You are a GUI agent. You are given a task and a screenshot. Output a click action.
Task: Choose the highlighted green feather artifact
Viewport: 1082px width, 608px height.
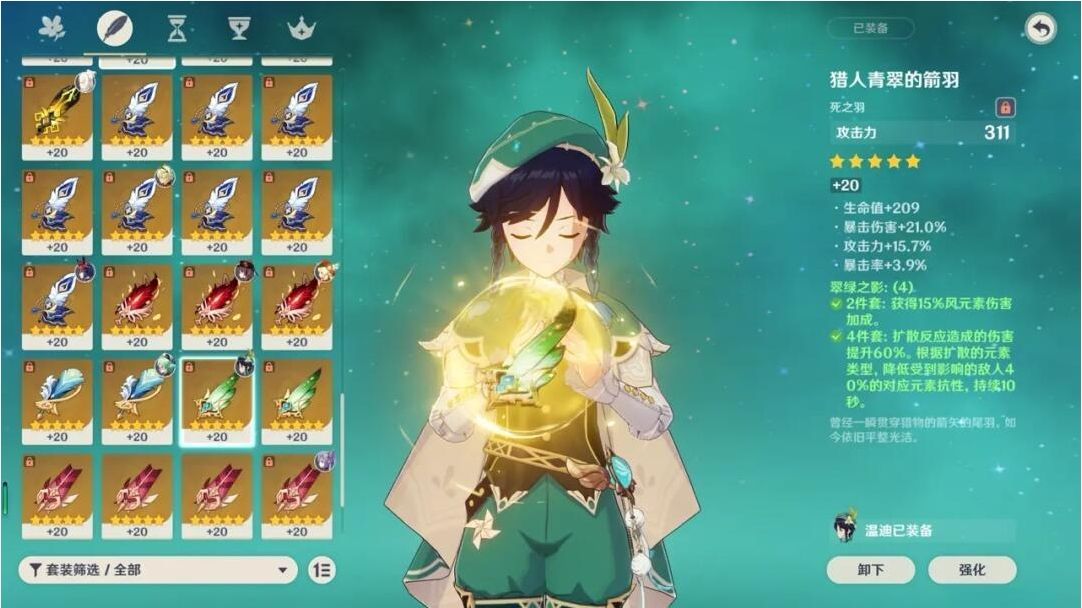(217, 400)
